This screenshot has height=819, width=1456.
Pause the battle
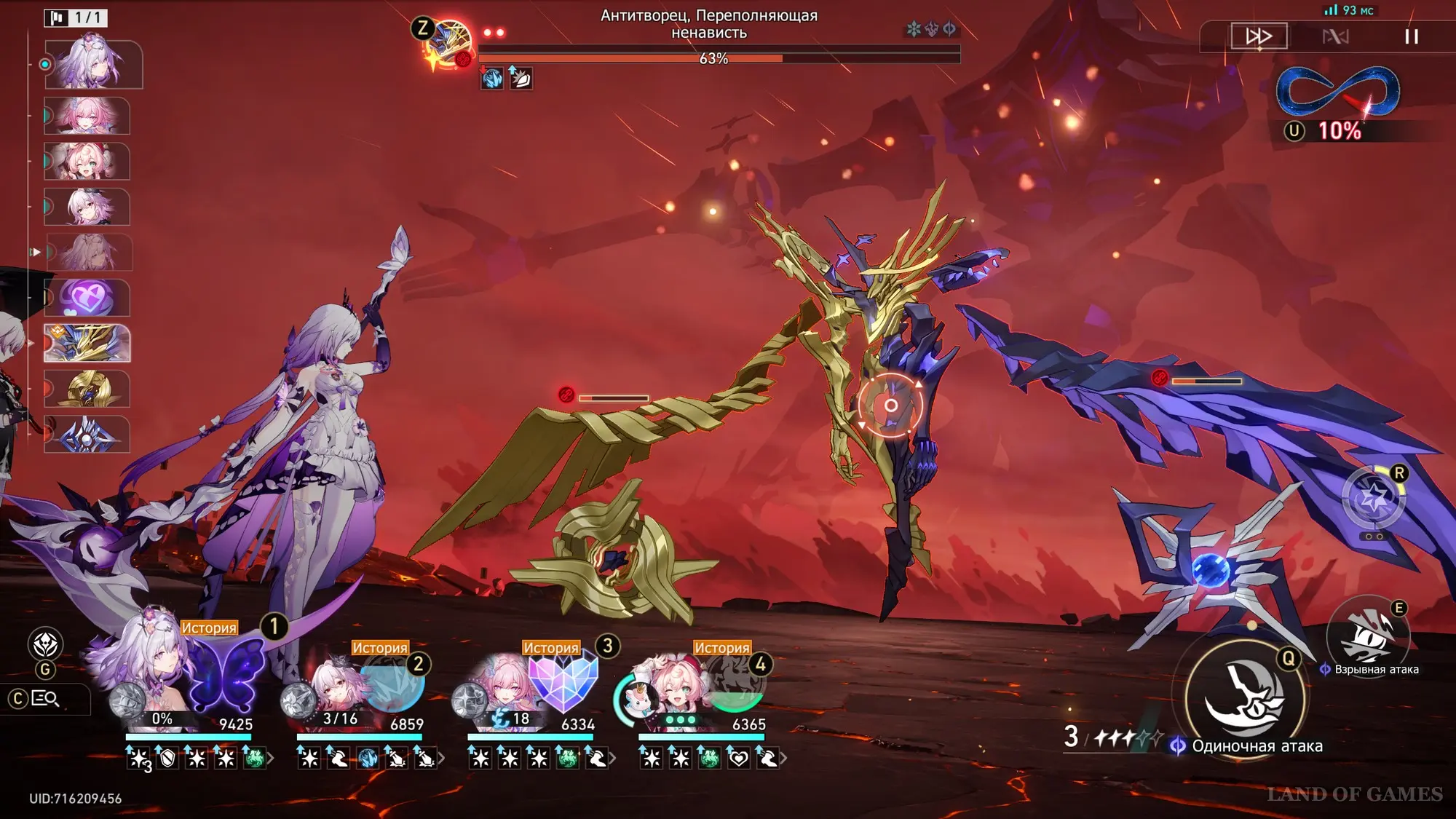(1411, 36)
